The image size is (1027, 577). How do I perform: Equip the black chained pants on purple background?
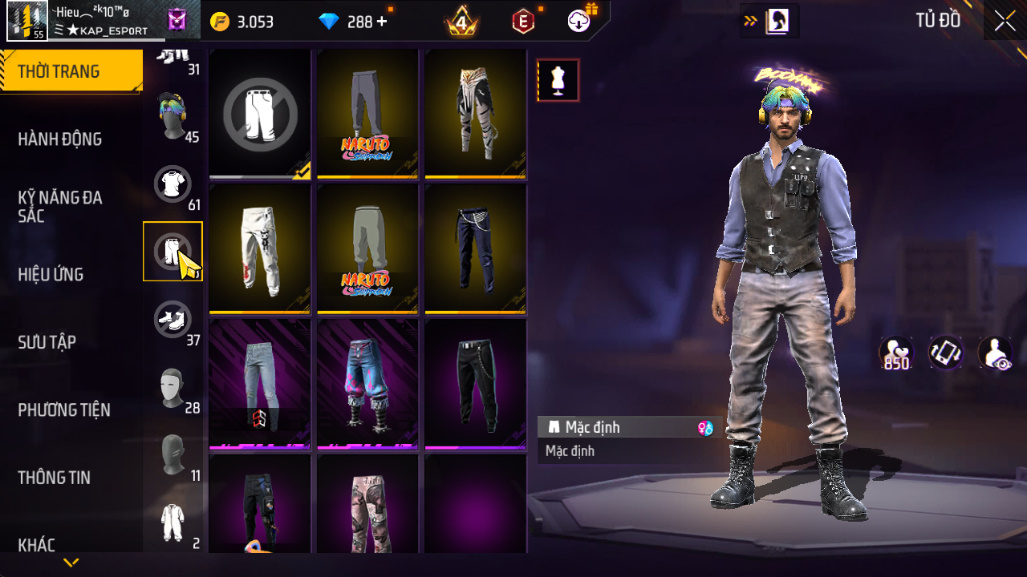click(x=476, y=383)
